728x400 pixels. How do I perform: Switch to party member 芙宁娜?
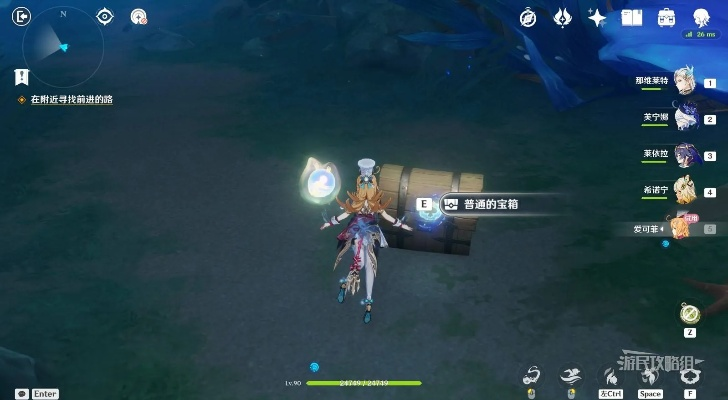point(685,117)
